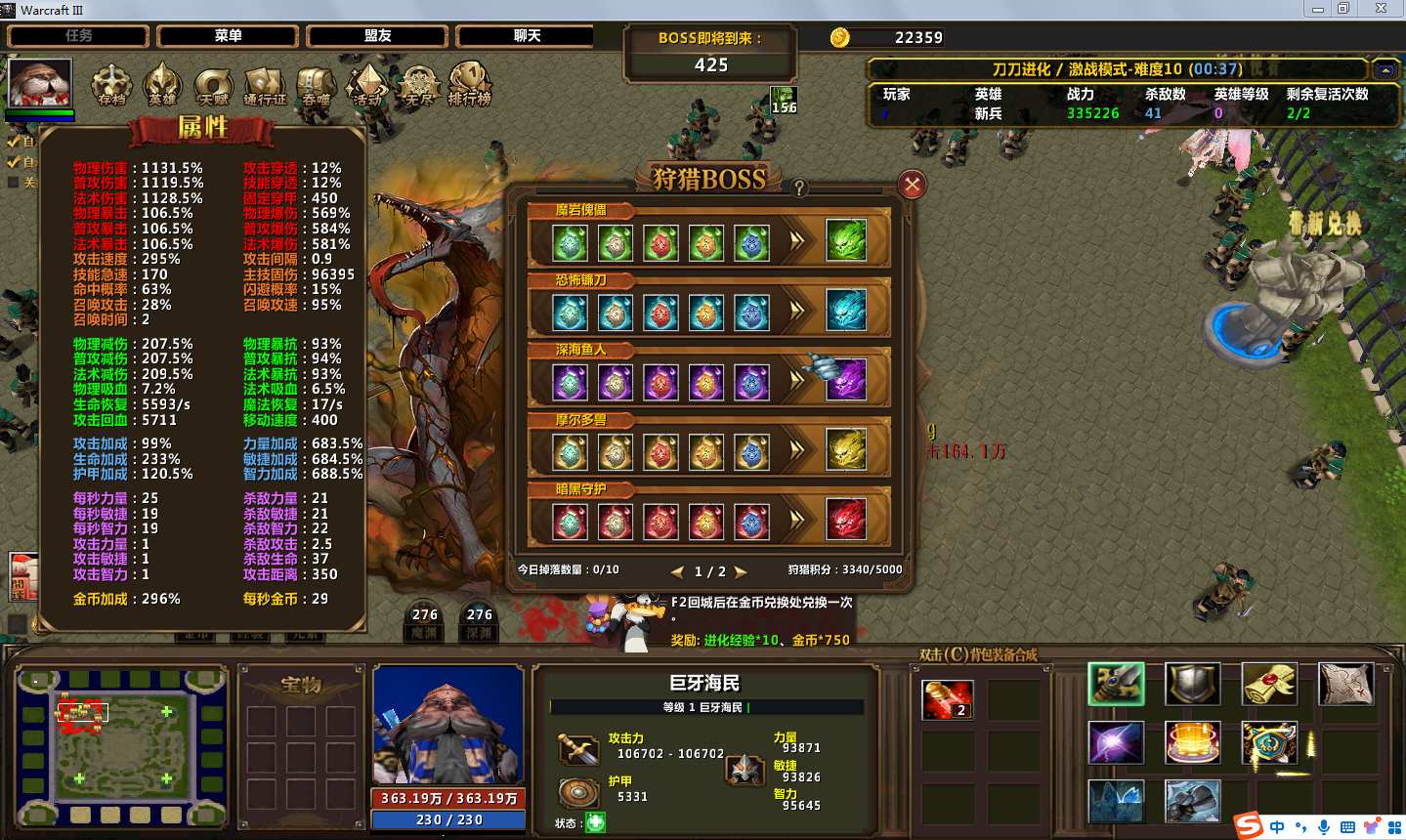Open the 通行证 pass icon
1406x840 pixels.
pyautogui.click(x=265, y=85)
